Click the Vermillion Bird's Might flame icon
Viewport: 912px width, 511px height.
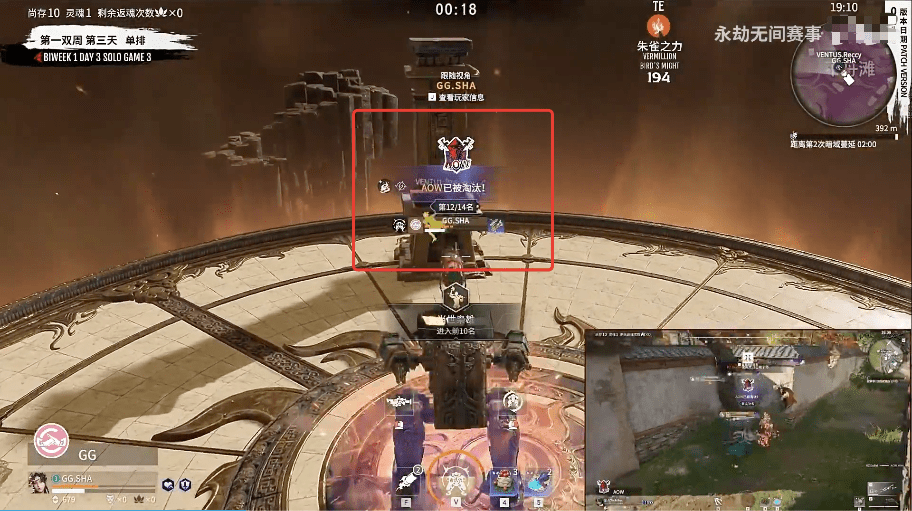pyautogui.click(x=658, y=26)
